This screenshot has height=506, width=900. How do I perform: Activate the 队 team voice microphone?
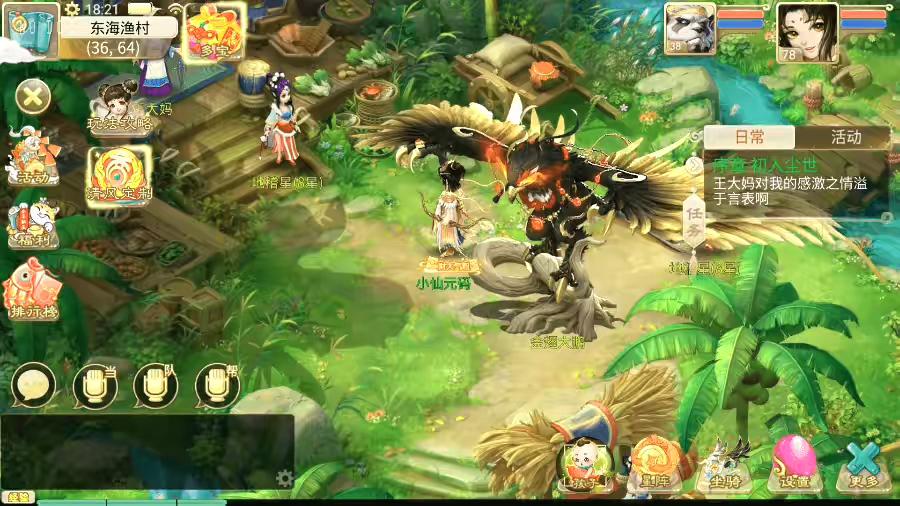click(156, 384)
